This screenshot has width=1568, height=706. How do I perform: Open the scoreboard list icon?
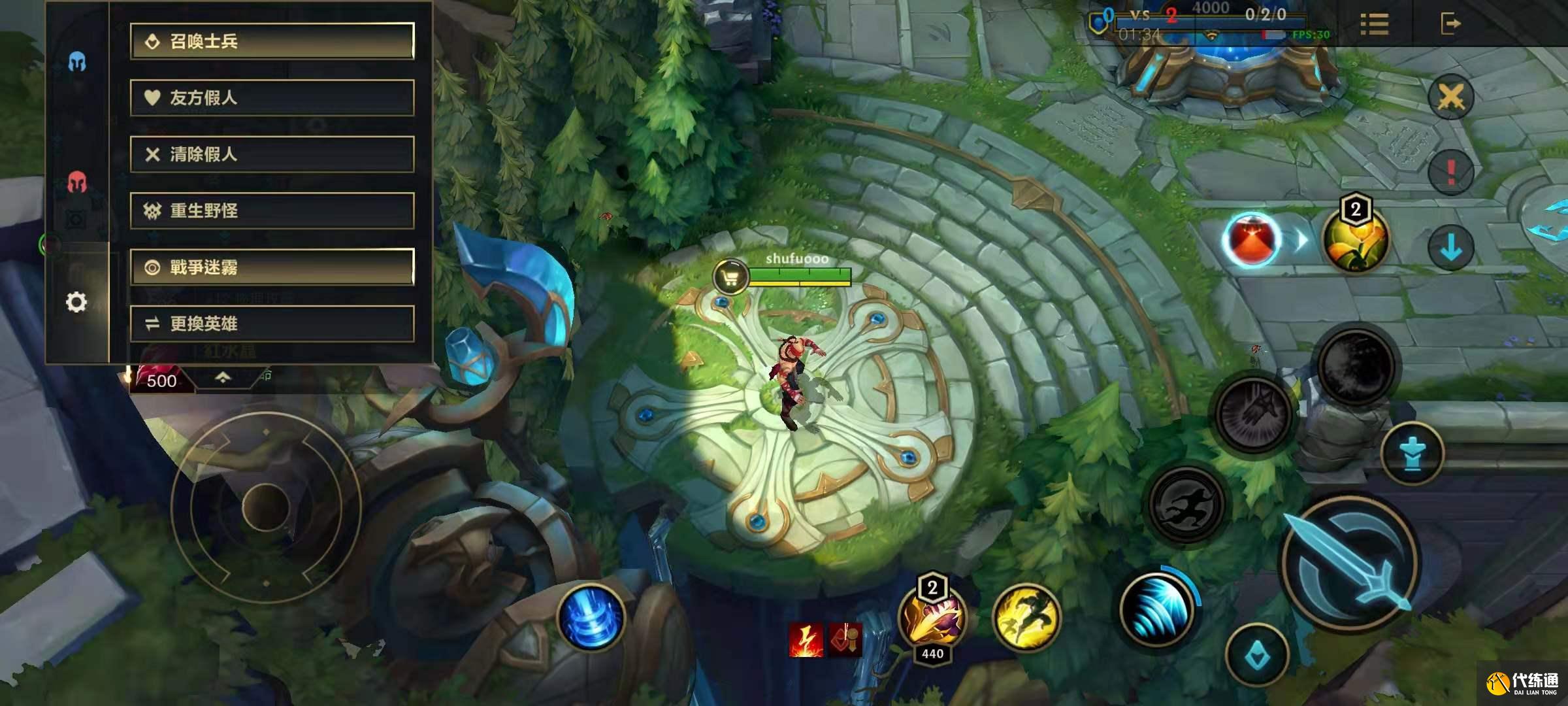(1375, 25)
